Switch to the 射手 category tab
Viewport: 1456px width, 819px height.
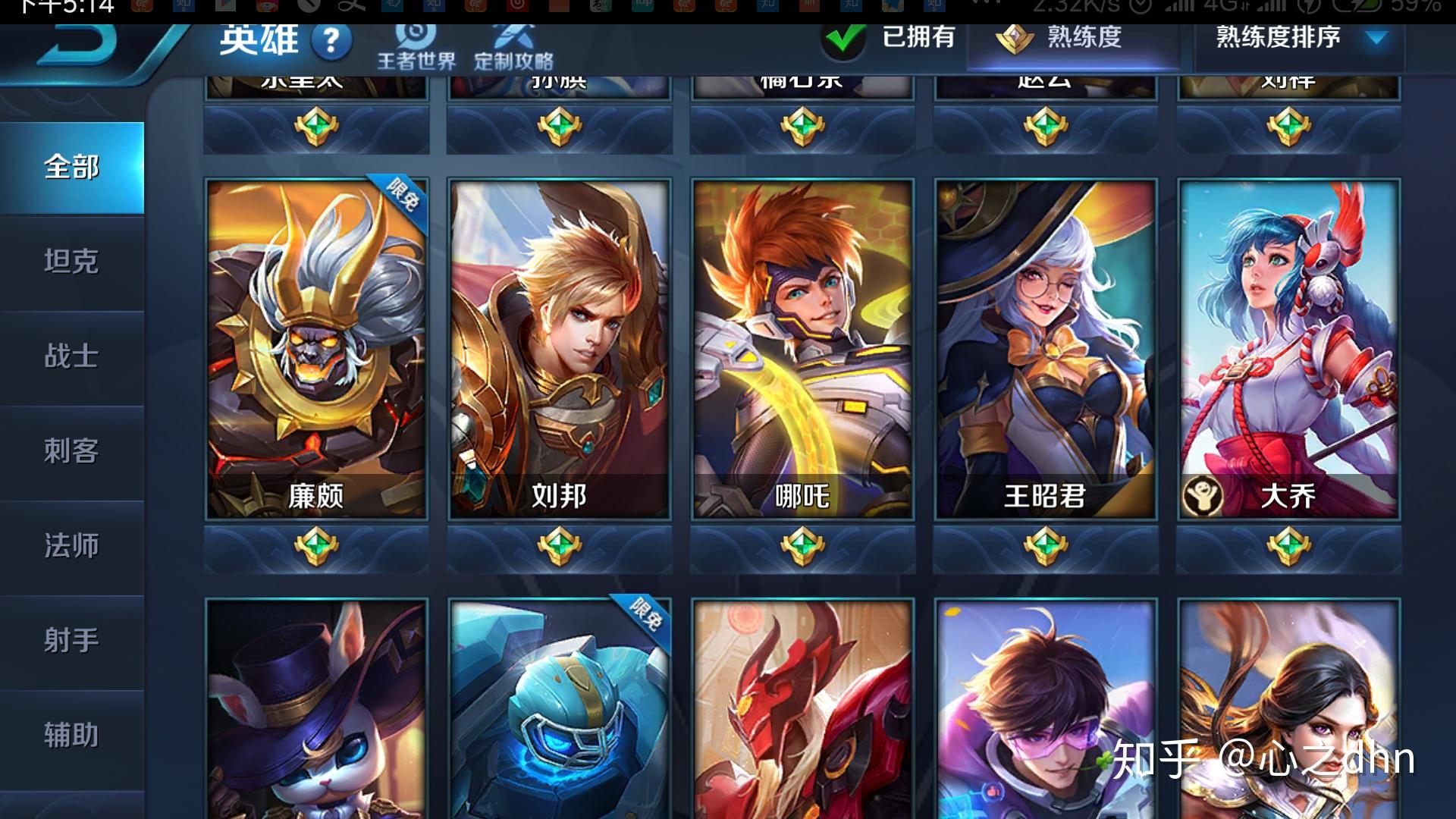coord(72,641)
